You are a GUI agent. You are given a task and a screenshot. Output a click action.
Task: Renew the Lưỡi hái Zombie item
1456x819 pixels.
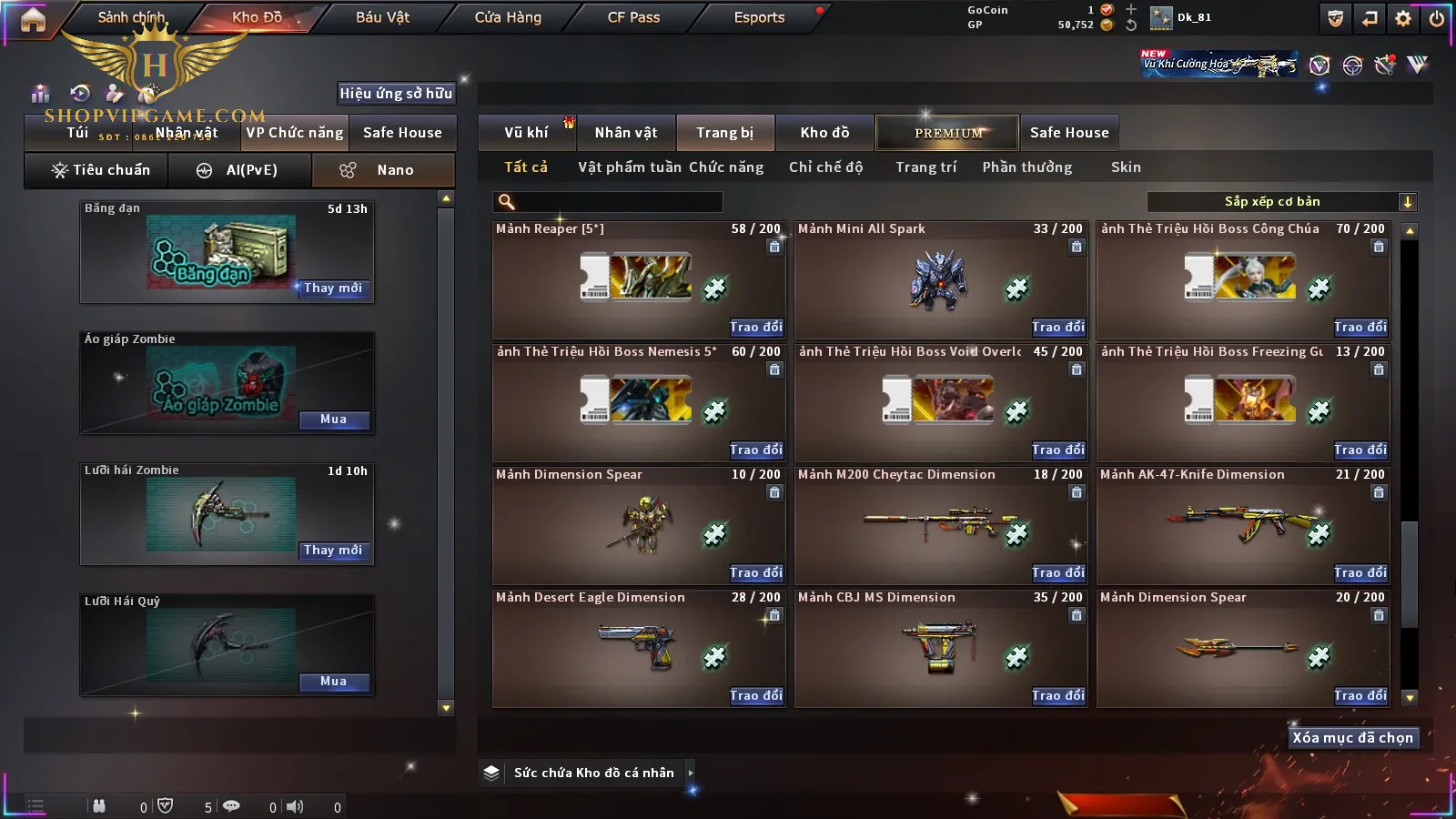click(x=333, y=551)
